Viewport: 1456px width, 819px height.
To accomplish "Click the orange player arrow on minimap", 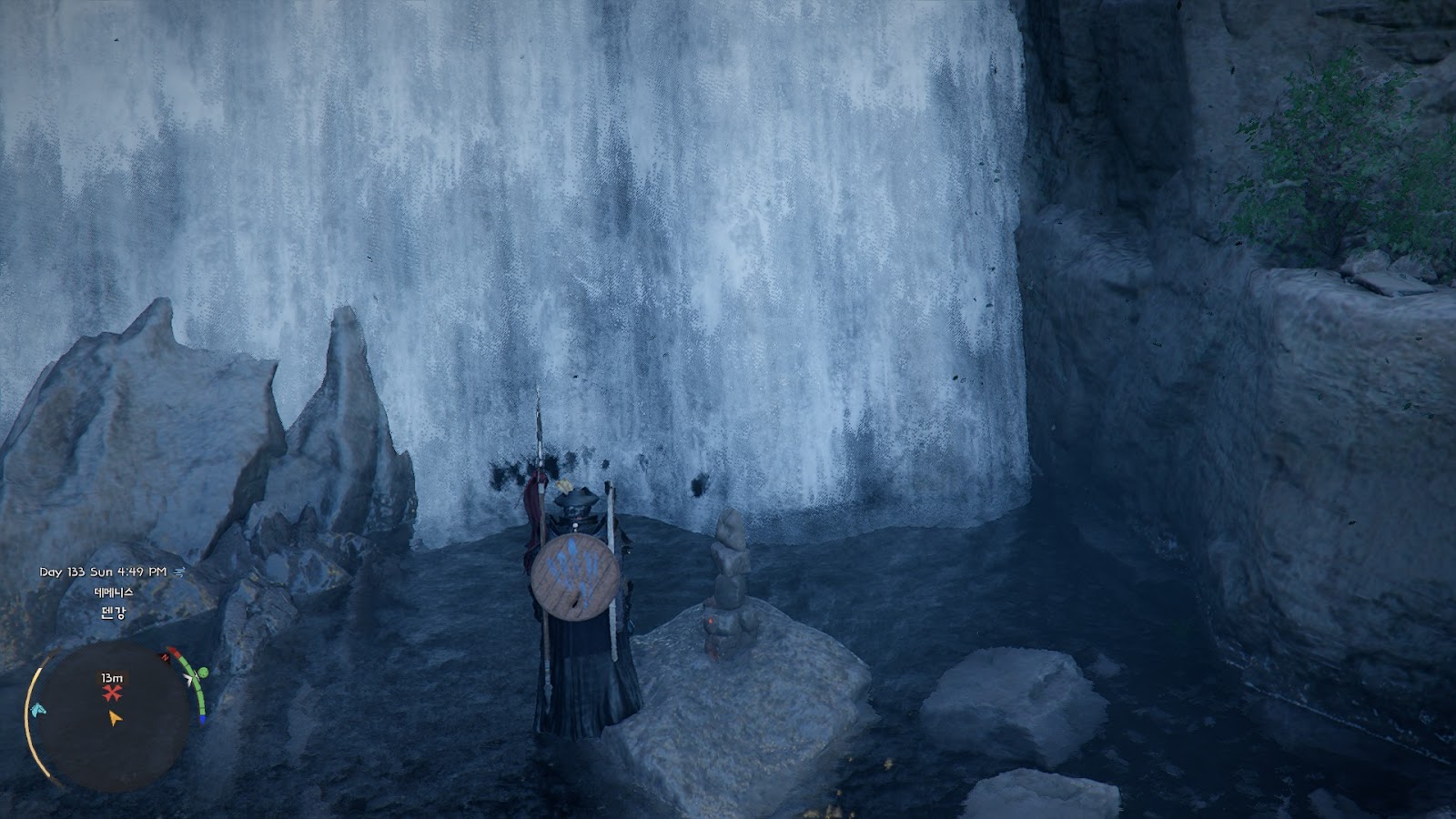I will pos(114,718).
